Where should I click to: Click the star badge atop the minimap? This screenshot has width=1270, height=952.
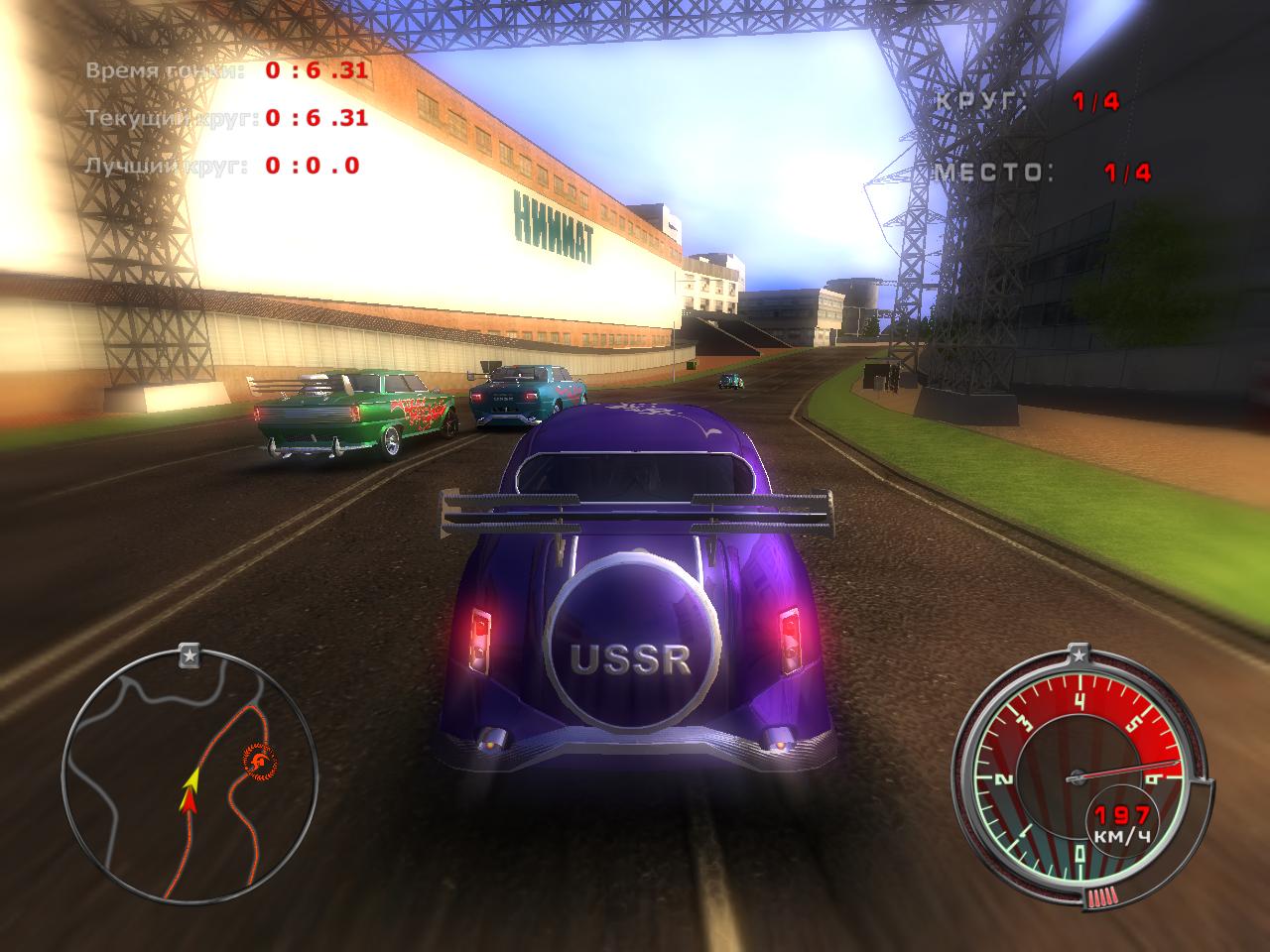[190, 655]
